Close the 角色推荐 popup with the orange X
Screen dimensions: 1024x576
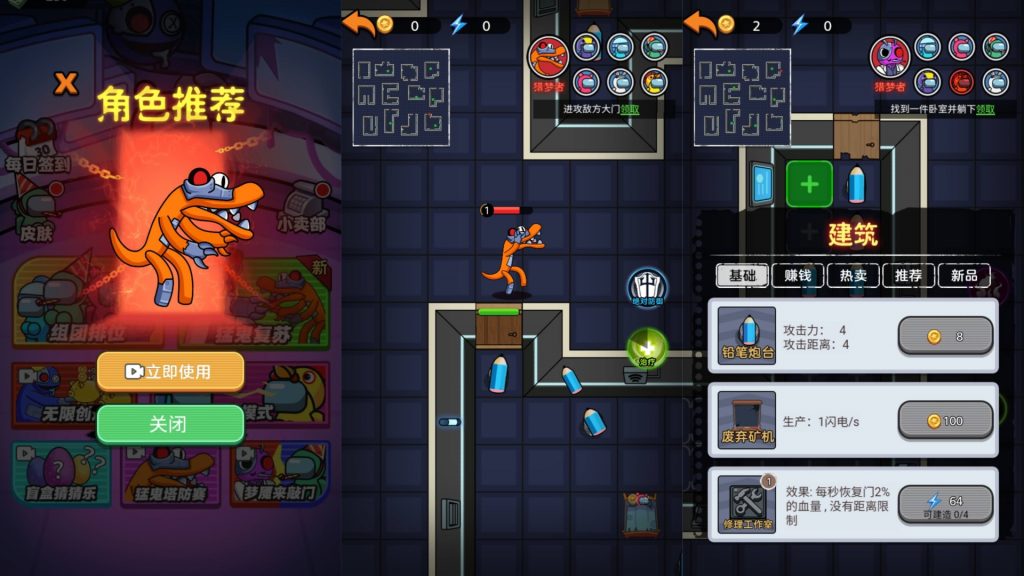(x=66, y=83)
